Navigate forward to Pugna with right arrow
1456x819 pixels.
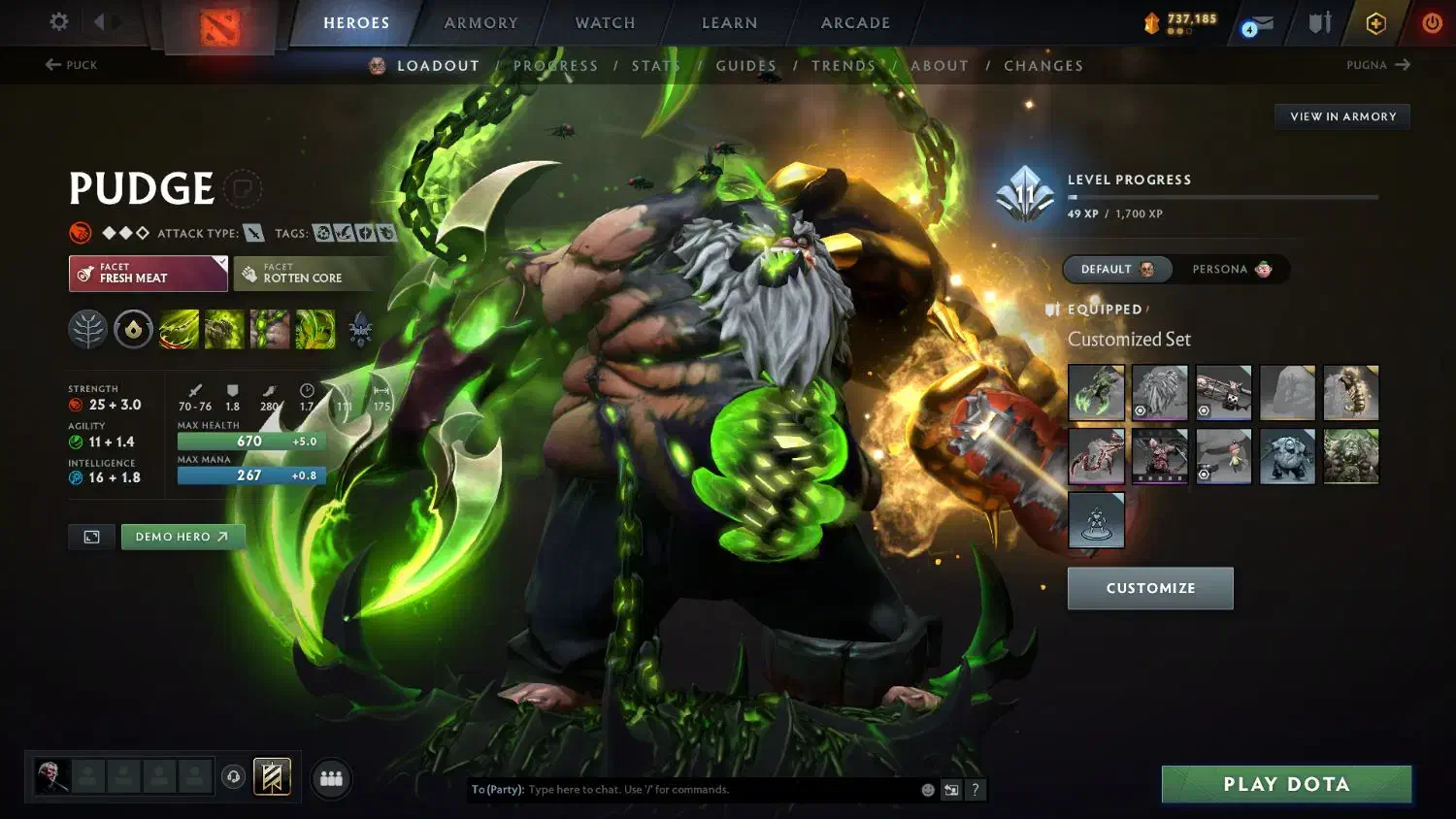click(1404, 64)
